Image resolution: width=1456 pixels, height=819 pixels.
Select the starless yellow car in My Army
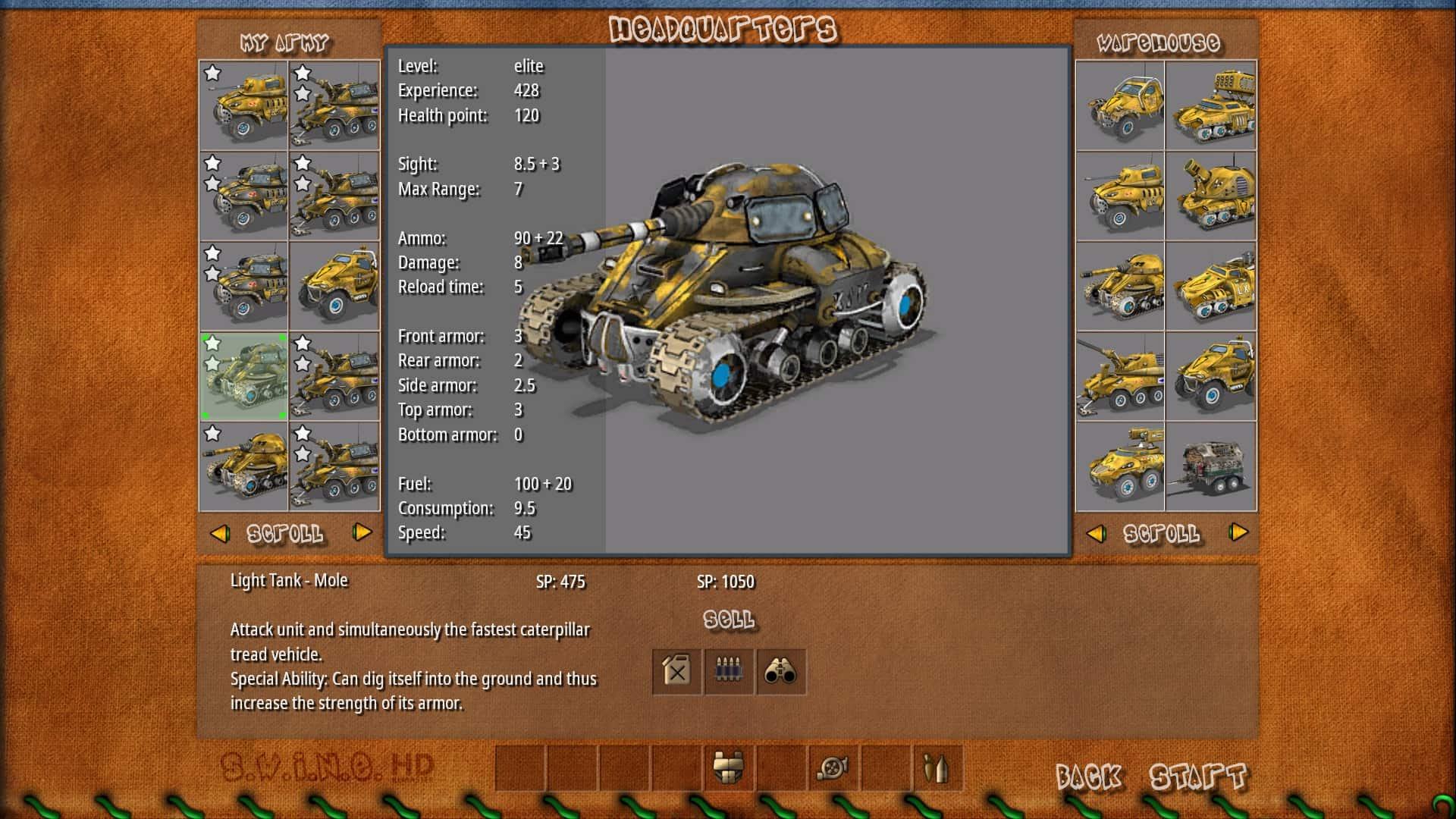tap(334, 286)
